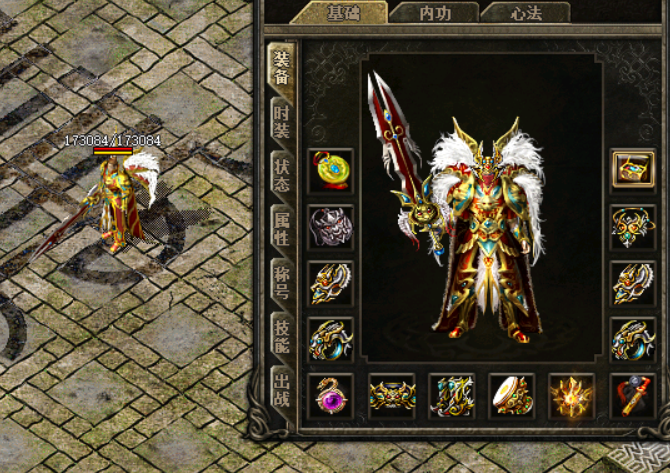Click the white drum item slot
Screen dimensions: 670x473
512,395
